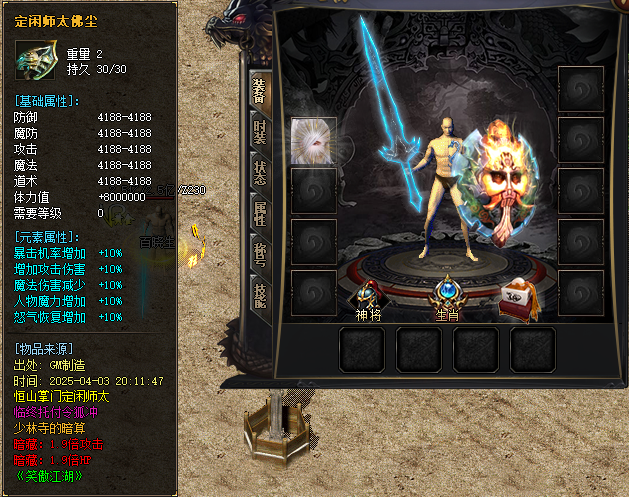Screen dimensions: 629x497
Task: Switch to the 装备 equipment tab
Action: click(x=259, y=93)
